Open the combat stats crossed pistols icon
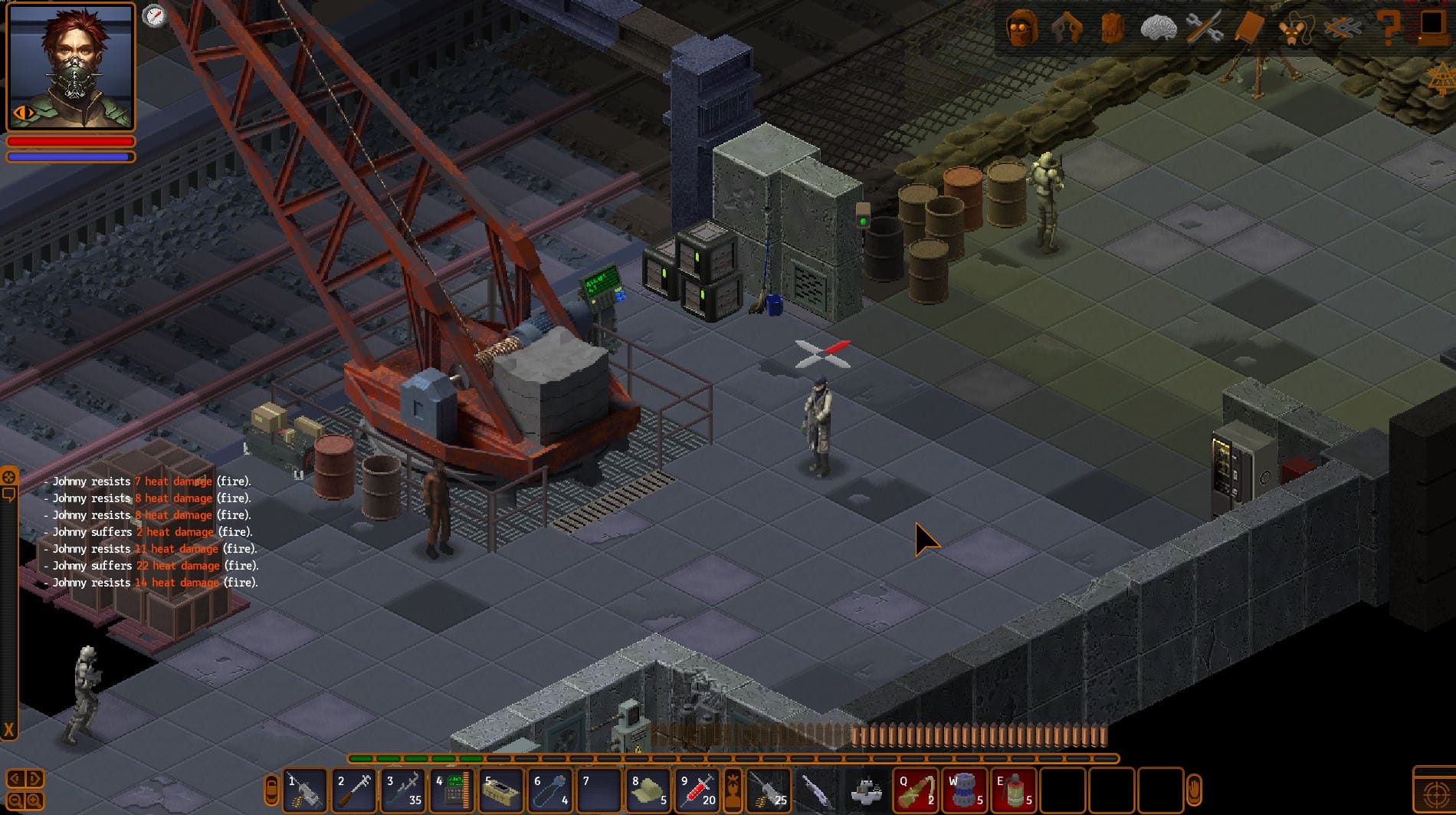 [x=1067, y=28]
